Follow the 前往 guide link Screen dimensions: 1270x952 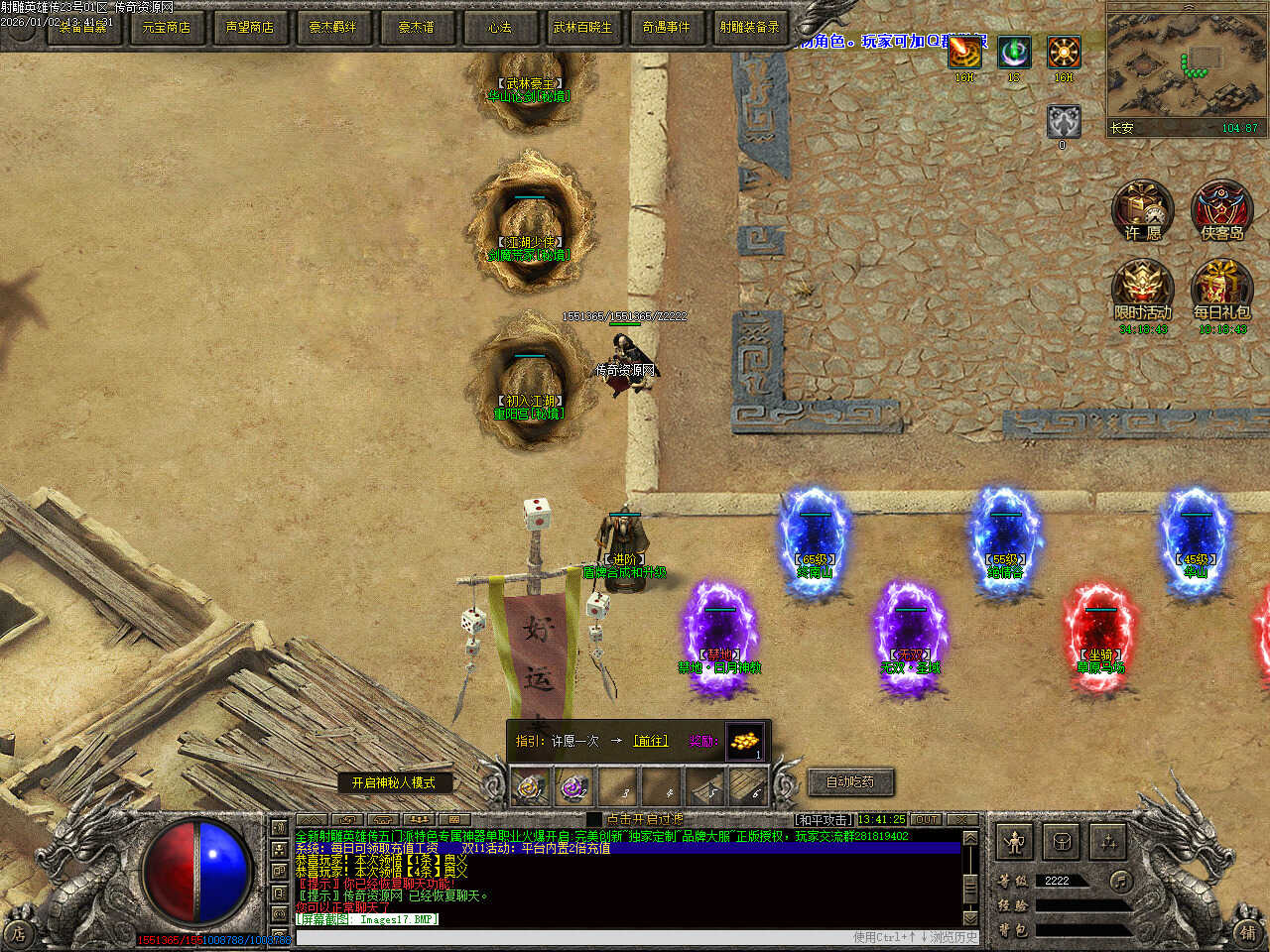tap(651, 741)
